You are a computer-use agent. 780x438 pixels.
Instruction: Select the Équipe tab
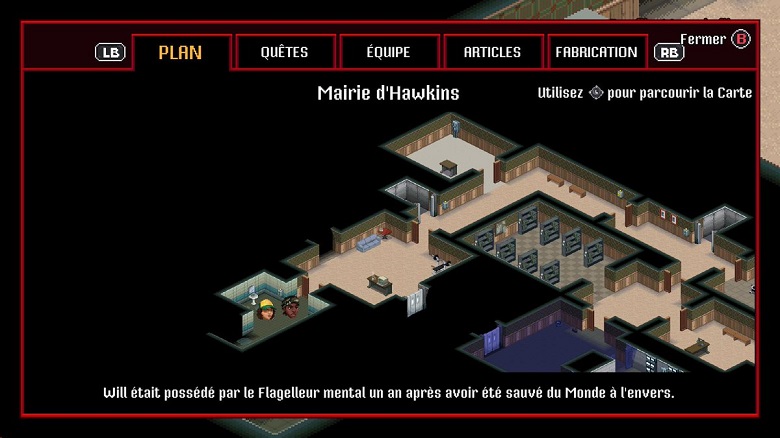[x=389, y=52]
